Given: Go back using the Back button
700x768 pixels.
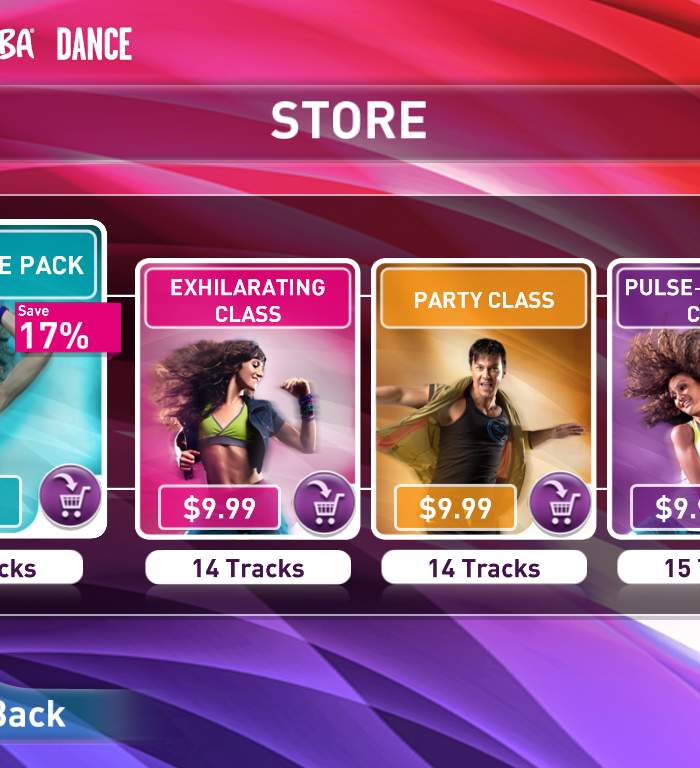Looking at the screenshot, I should [35, 714].
